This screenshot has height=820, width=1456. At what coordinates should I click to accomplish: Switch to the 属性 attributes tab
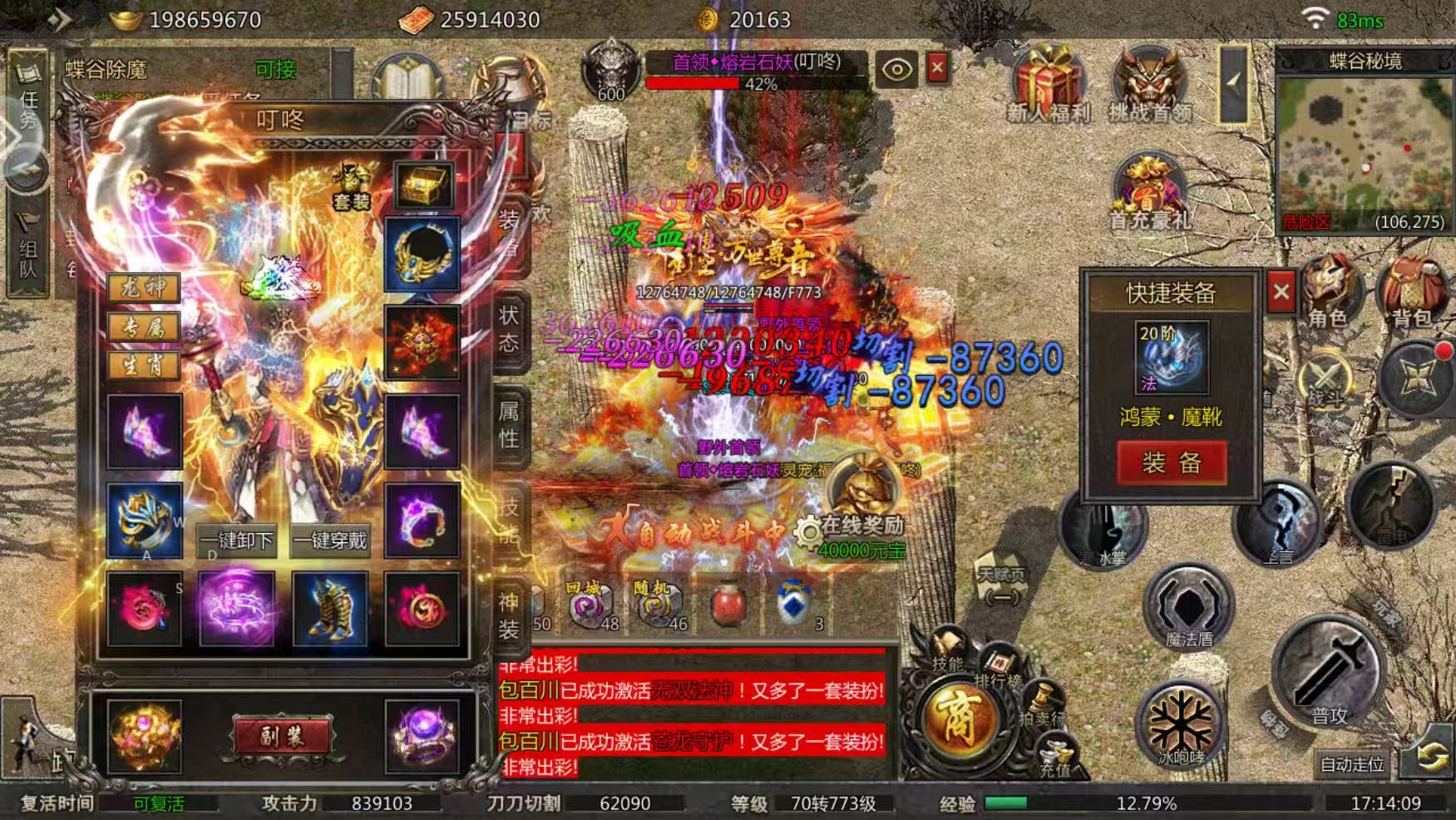[509, 424]
